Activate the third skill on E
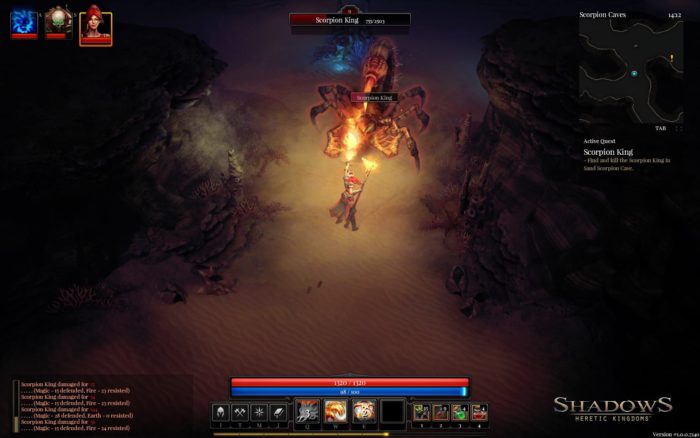Image resolution: width=700 pixels, height=438 pixels. click(364, 410)
